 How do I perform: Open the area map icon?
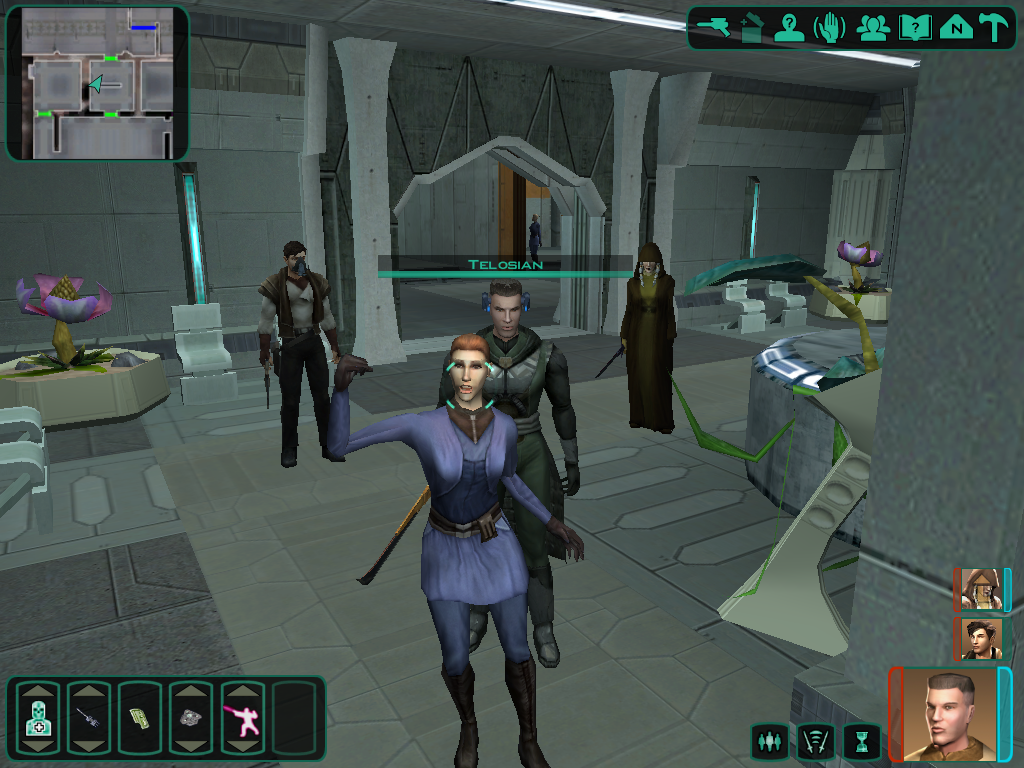(x=957, y=28)
